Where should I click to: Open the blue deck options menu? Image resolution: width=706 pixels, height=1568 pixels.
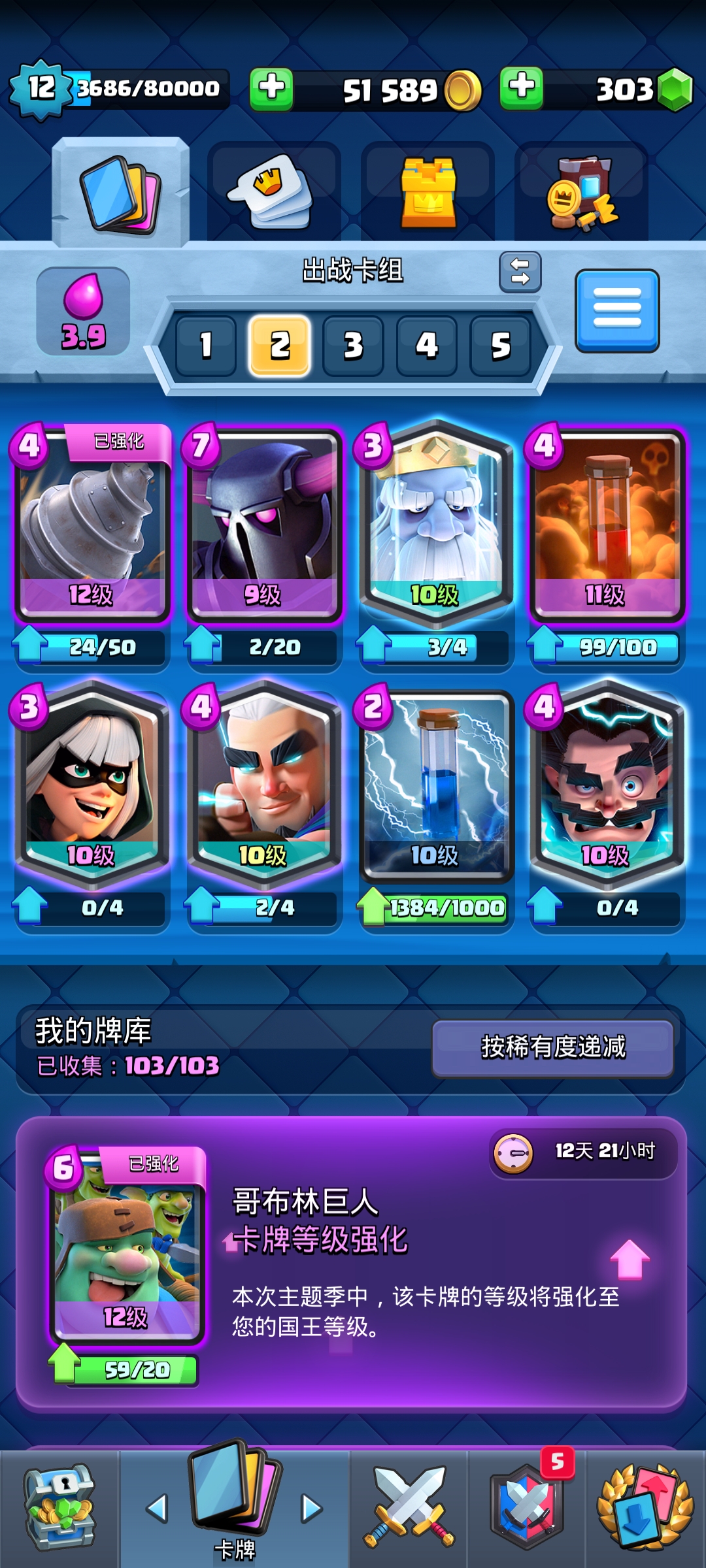click(x=617, y=310)
